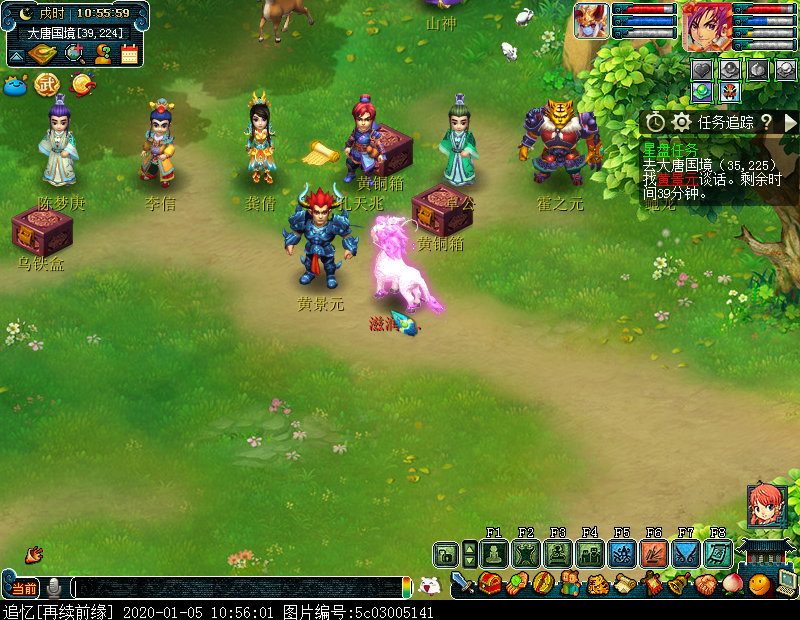The width and height of the screenshot is (800, 620).
Task: Activate the F5 skill shortcut
Action: point(622,554)
